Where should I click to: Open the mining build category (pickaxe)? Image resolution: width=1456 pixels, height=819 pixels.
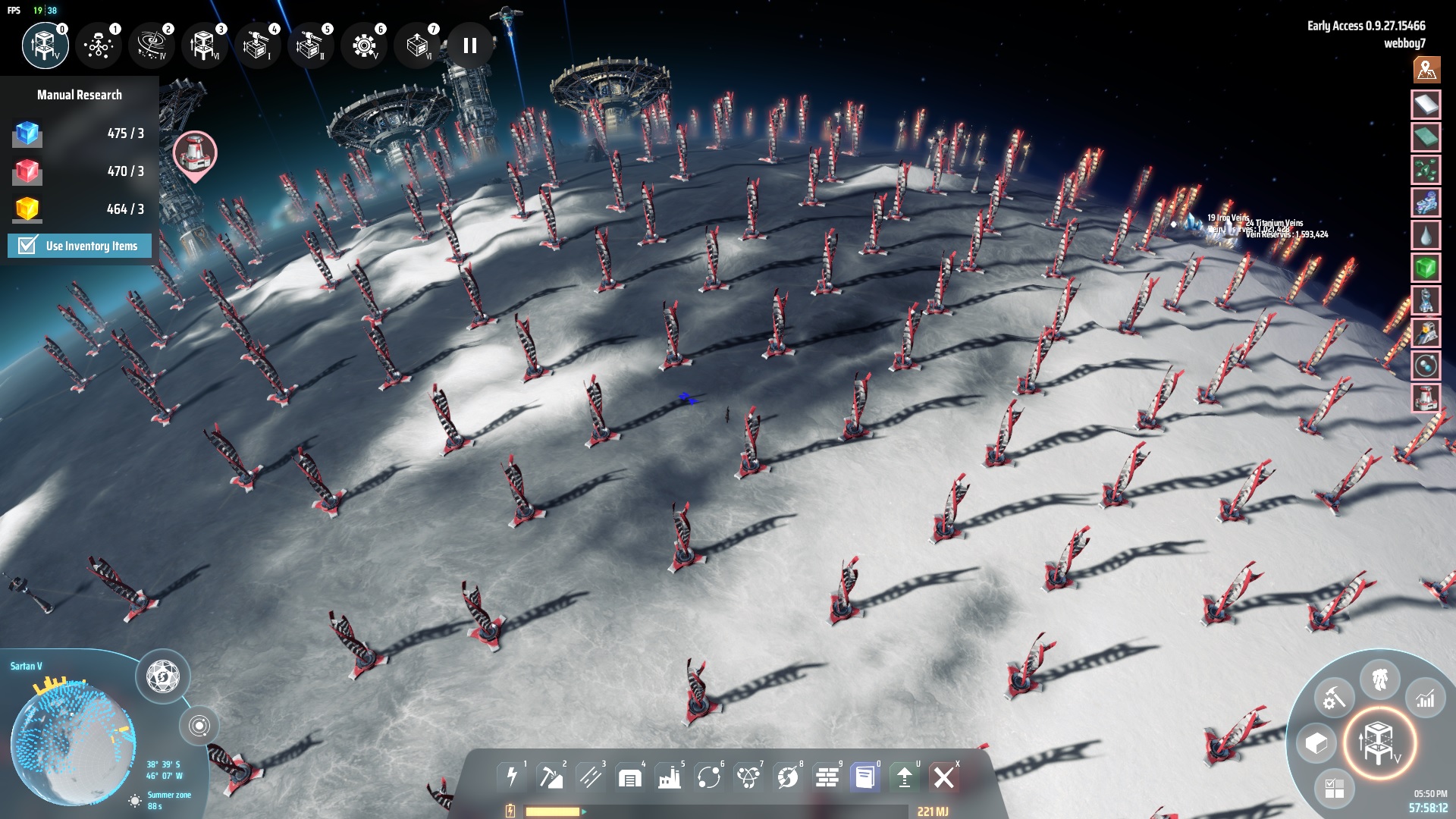[551, 777]
